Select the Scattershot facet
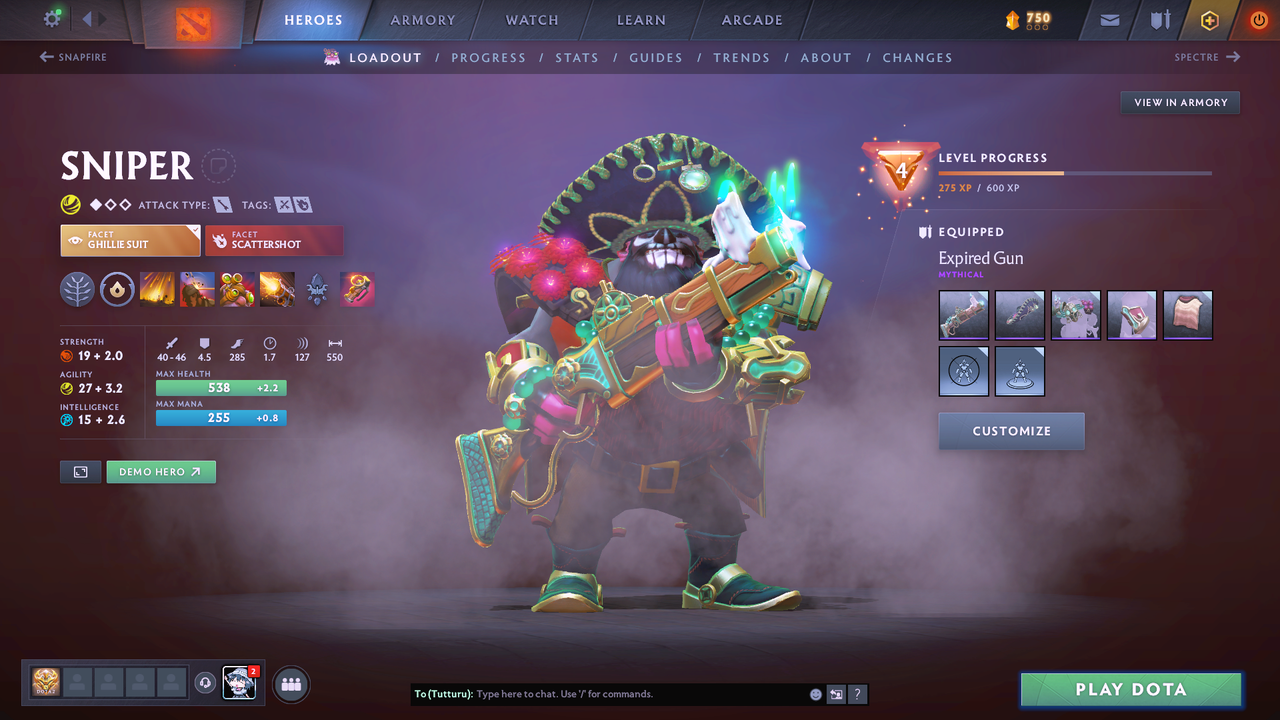The image size is (1280, 720). [274, 240]
